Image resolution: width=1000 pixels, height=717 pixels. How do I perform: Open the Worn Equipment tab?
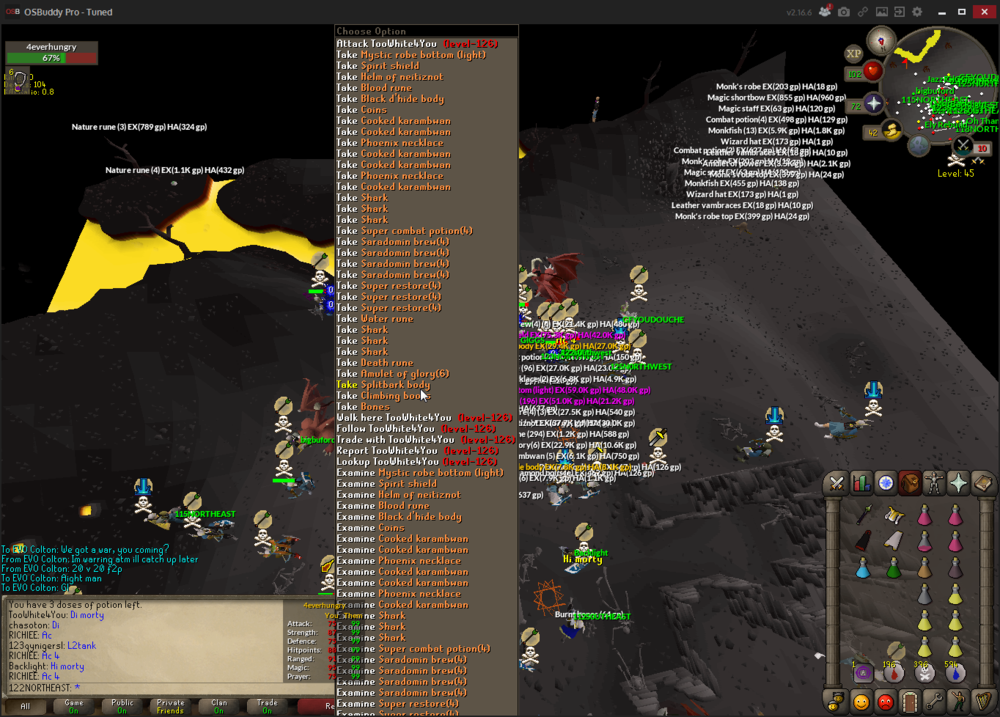coord(934,484)
